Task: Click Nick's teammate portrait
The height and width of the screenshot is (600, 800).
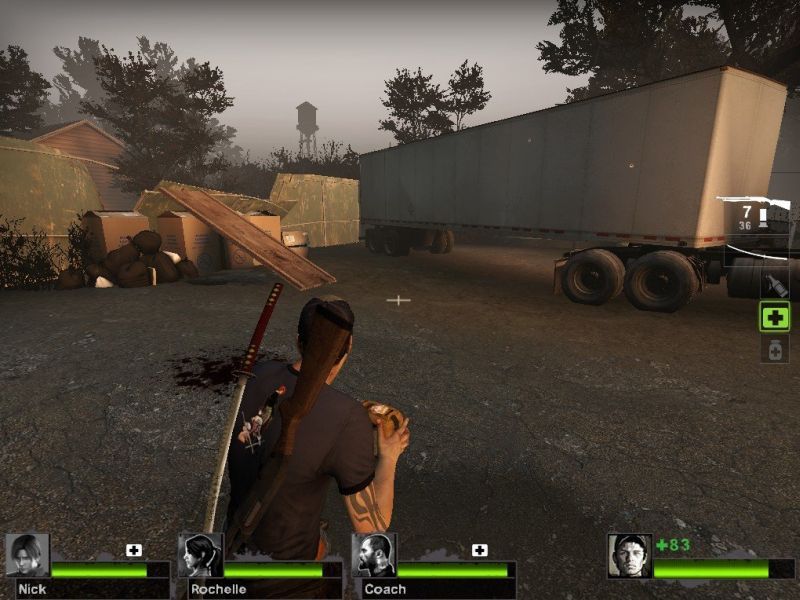Action: [x=27, y=556]
